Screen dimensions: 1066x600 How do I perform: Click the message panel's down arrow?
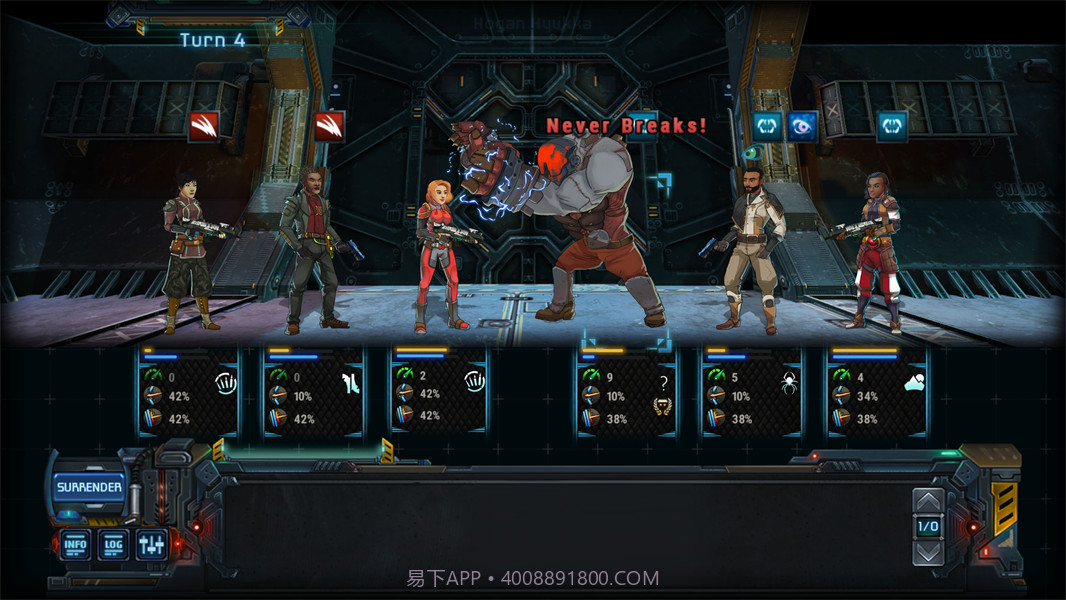[x=928, y=551]
